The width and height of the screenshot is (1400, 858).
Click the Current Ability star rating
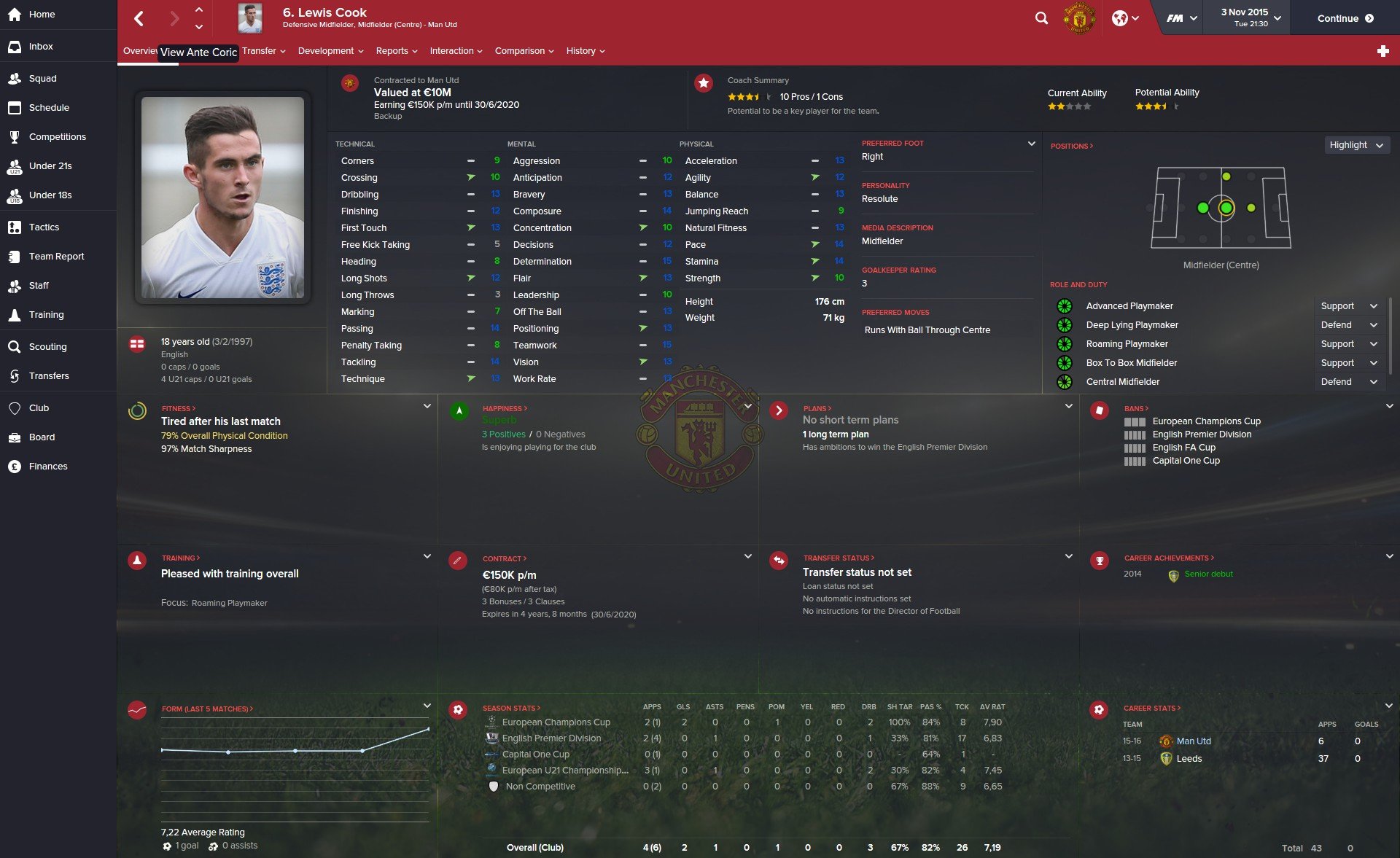pyautogui.click(x=1068, y=106)
